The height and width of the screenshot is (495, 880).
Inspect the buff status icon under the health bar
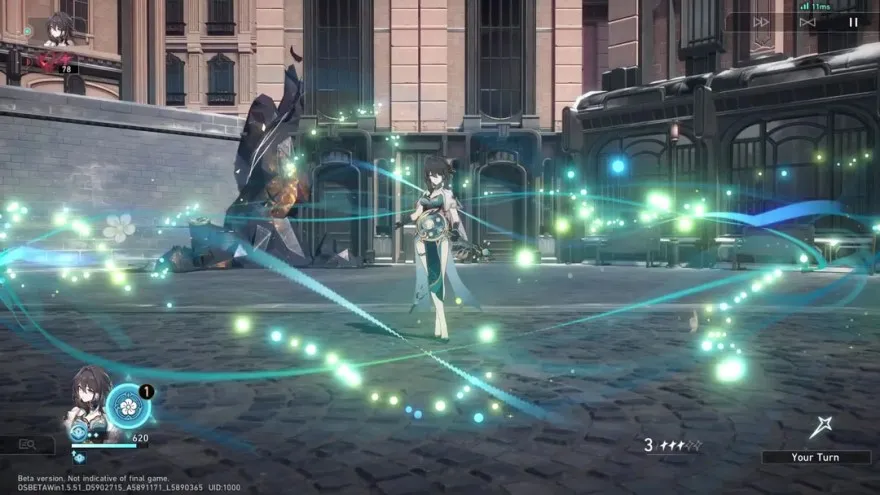(79, 457)
